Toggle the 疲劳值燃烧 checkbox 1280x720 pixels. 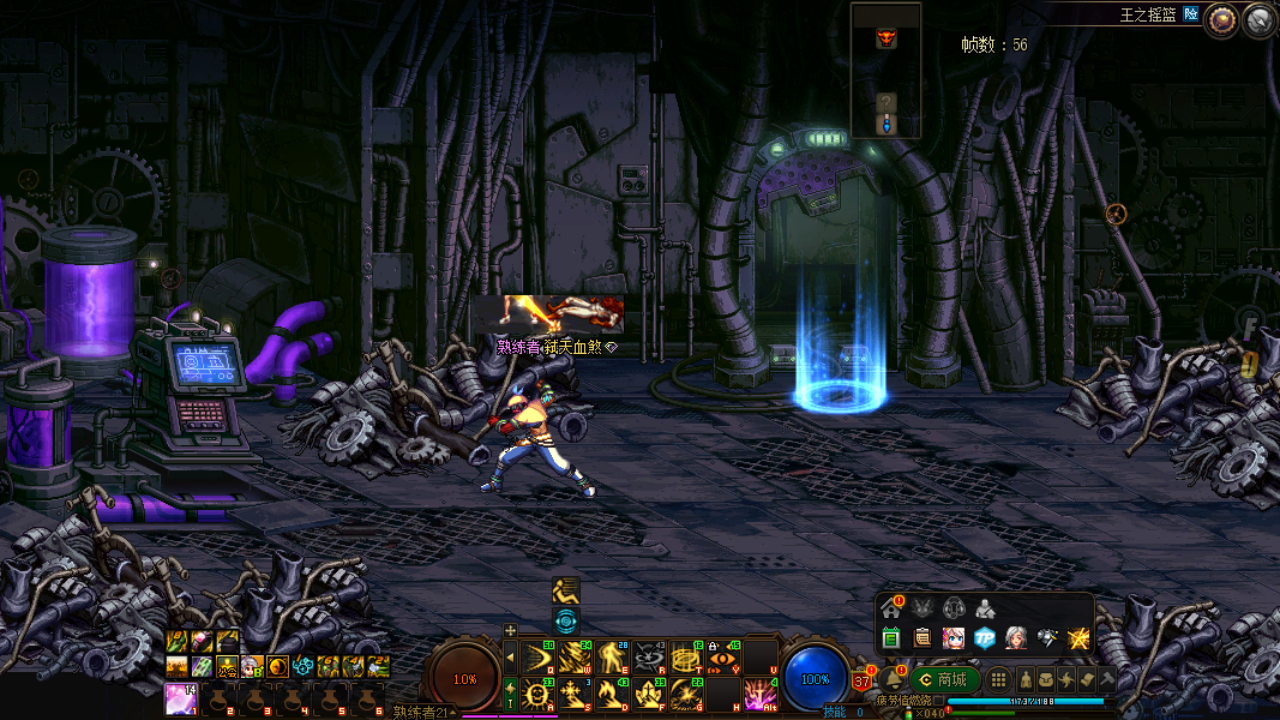pyautogui.click(x=941, y=700)
